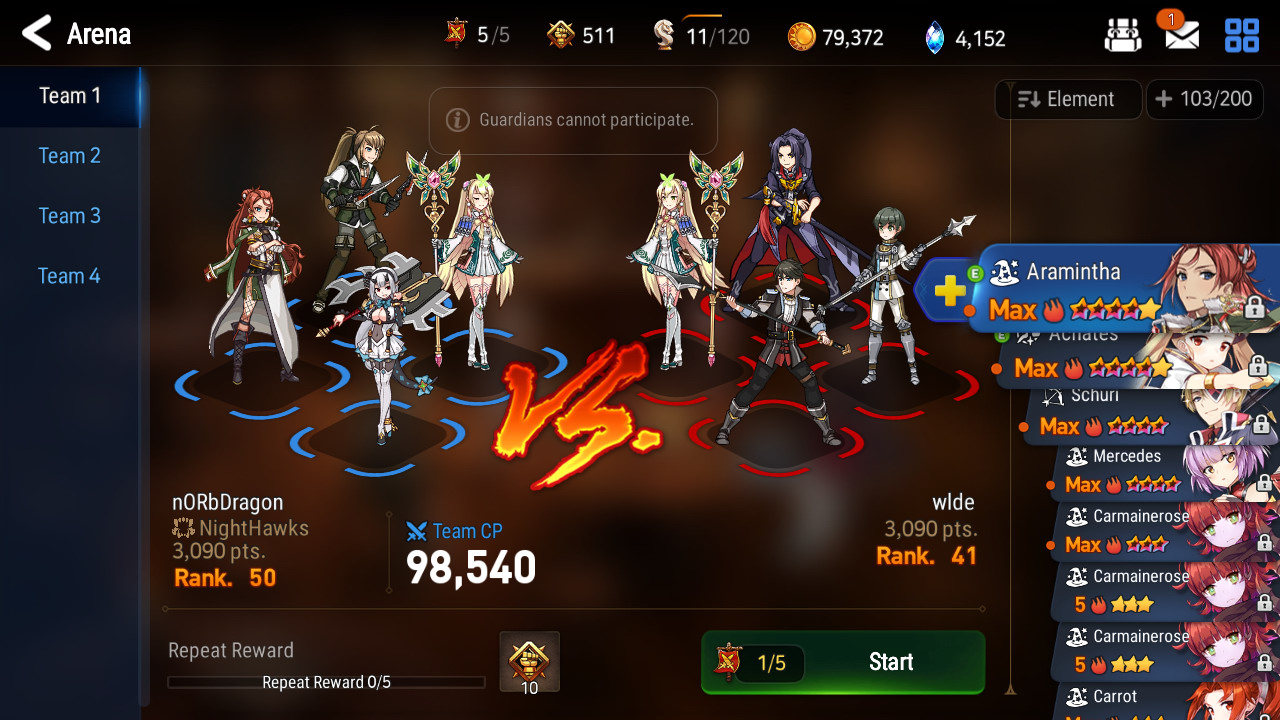Open the mailbox envelope icon
The height and width of the screenshot is (720, 1280).
[1181, 36]
